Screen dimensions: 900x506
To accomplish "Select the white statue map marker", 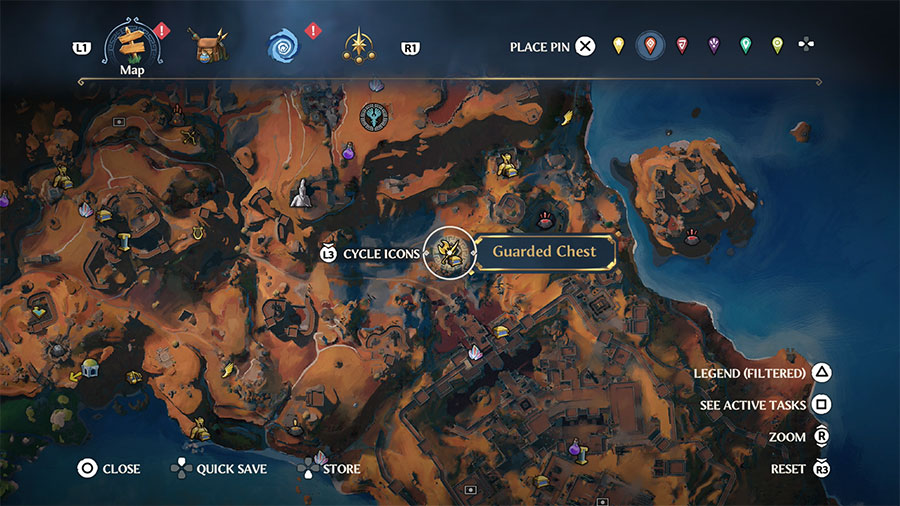I will click(x=299, y=194).
